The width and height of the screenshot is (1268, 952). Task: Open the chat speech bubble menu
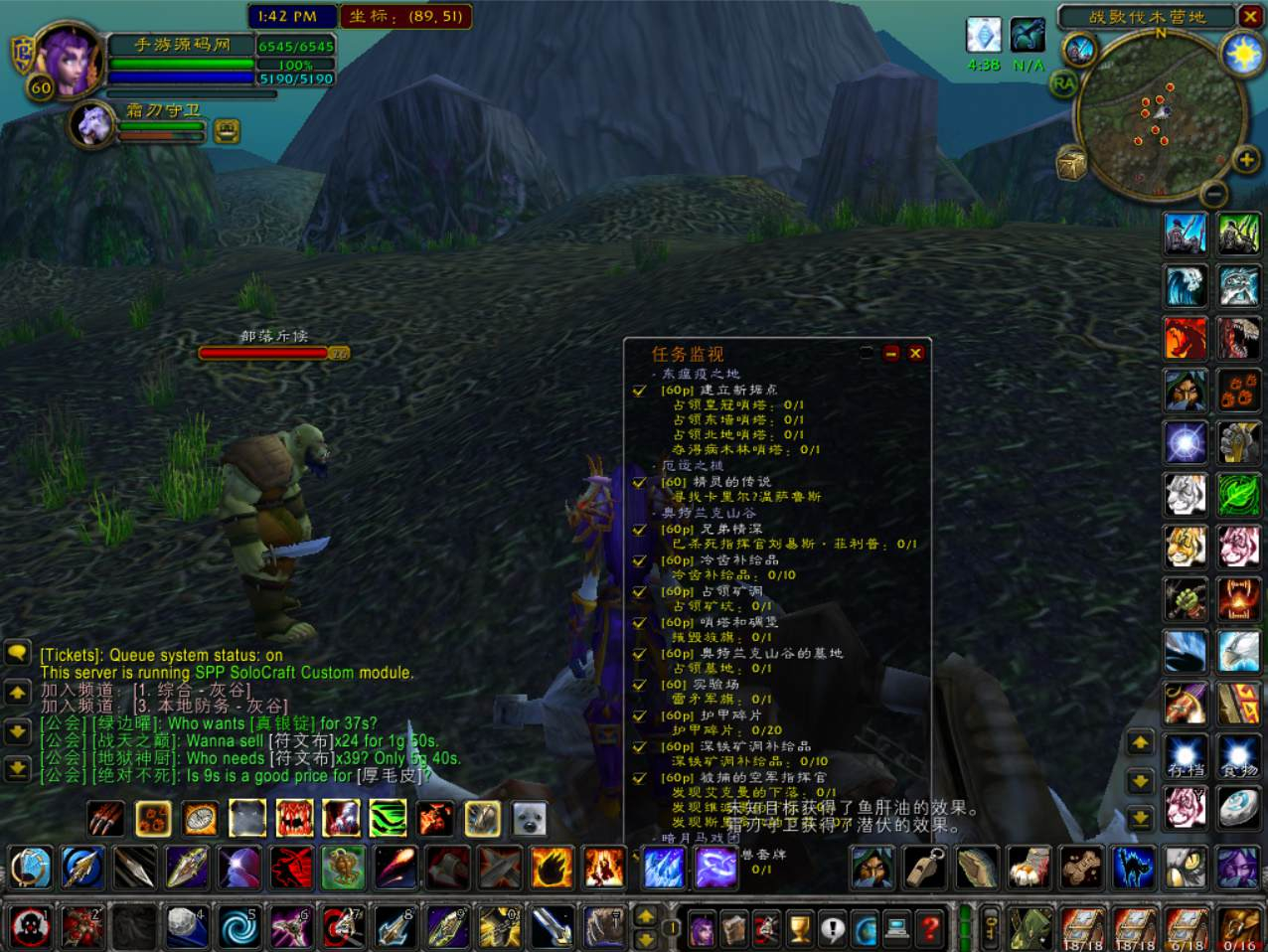pyautogui.click(x=17, y=652)
